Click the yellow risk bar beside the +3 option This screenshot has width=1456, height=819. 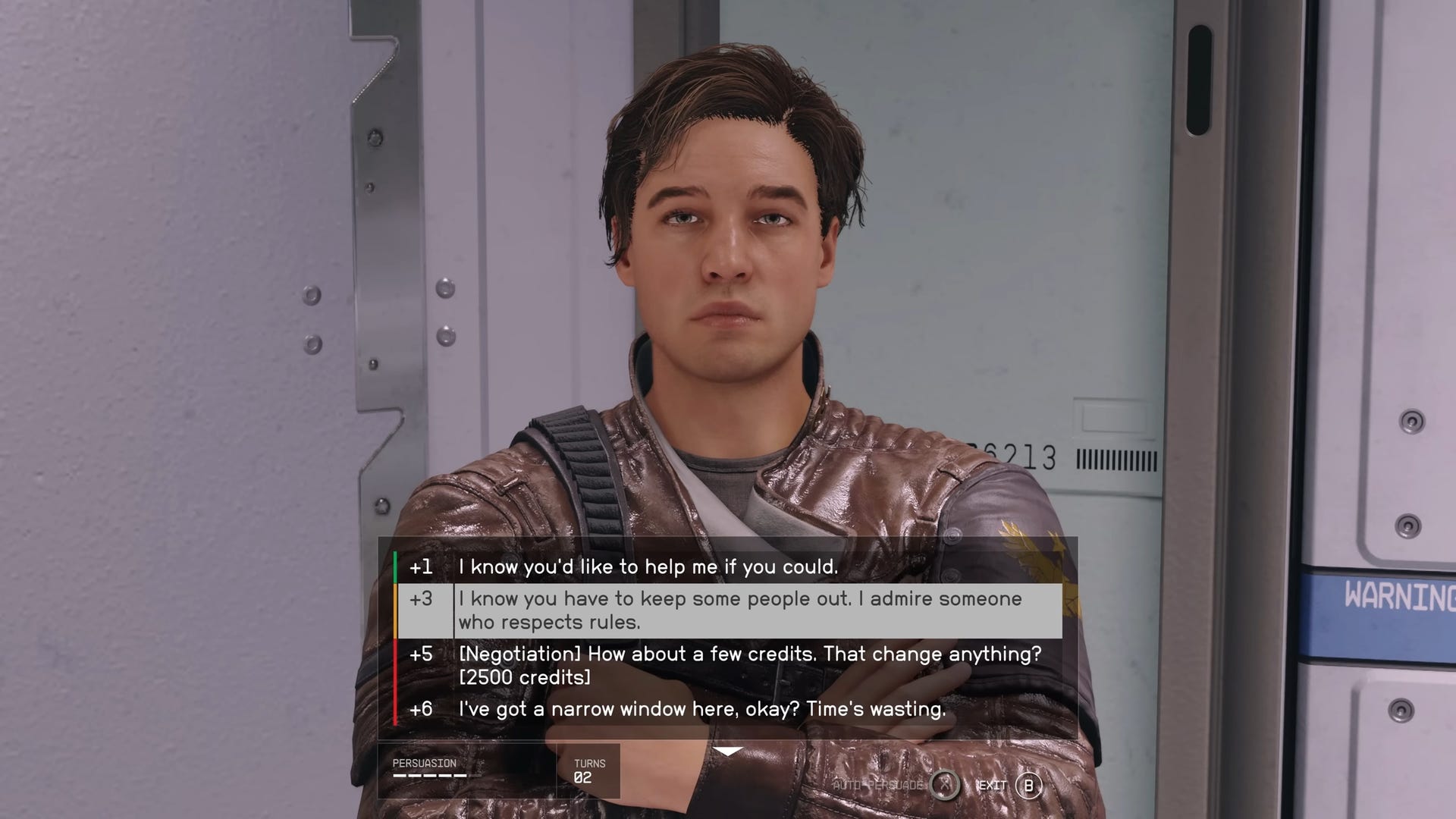click(394, 610)
